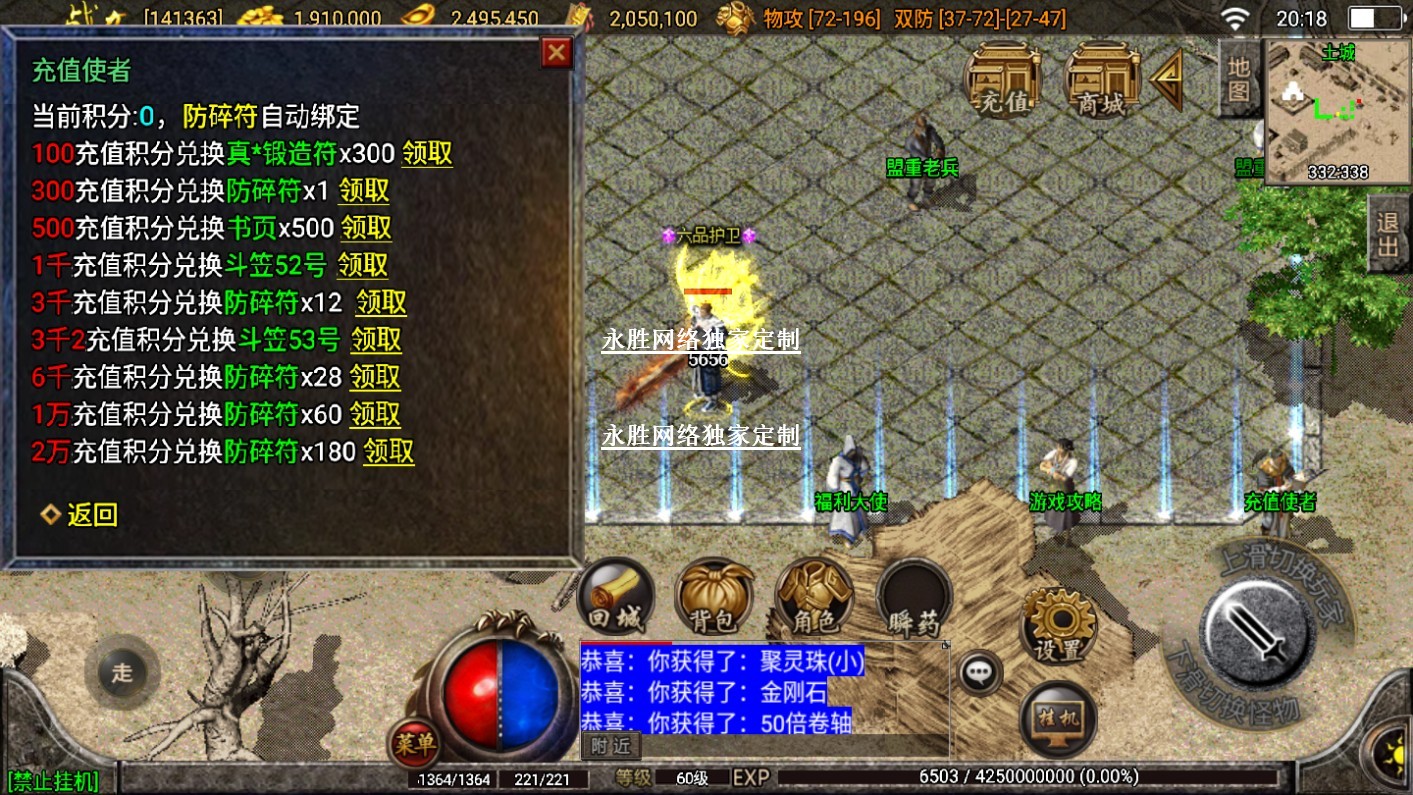
Task: Claim the 斗笠53号 reward
Action: [x=375, y=340]
